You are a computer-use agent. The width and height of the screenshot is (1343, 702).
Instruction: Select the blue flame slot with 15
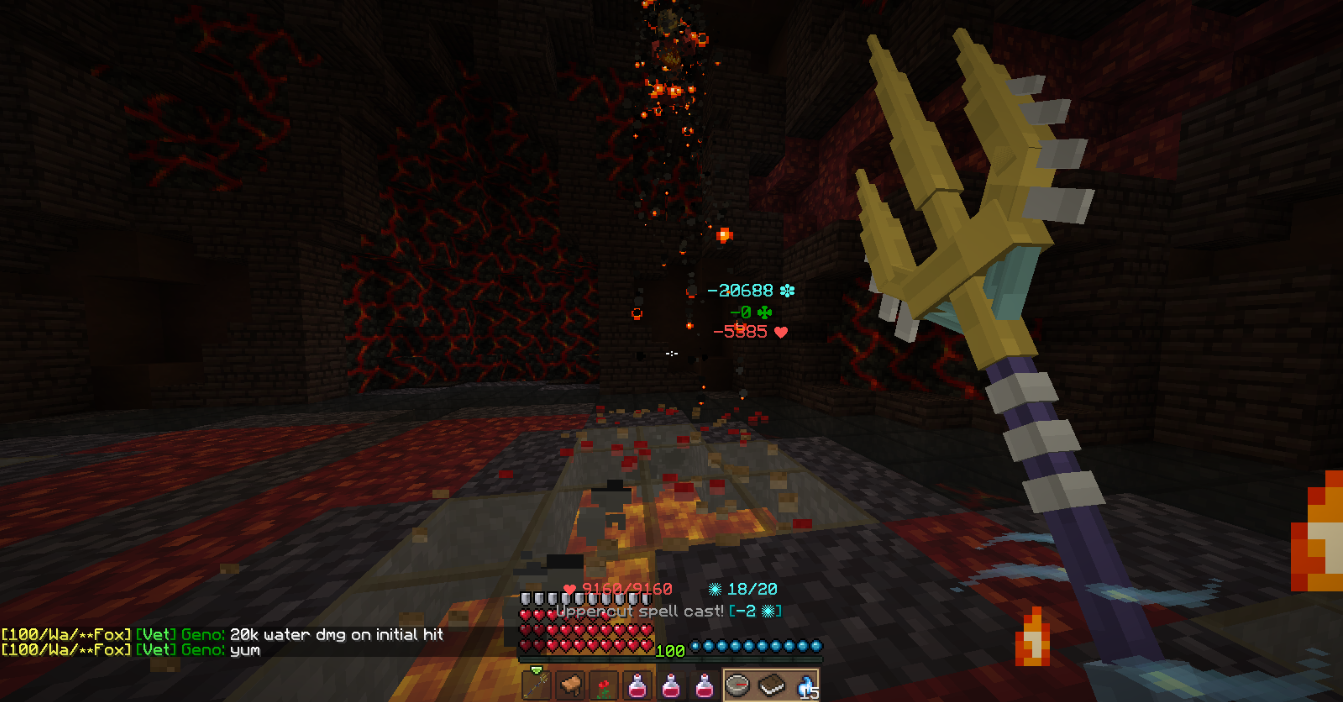(x=805, y=685)
